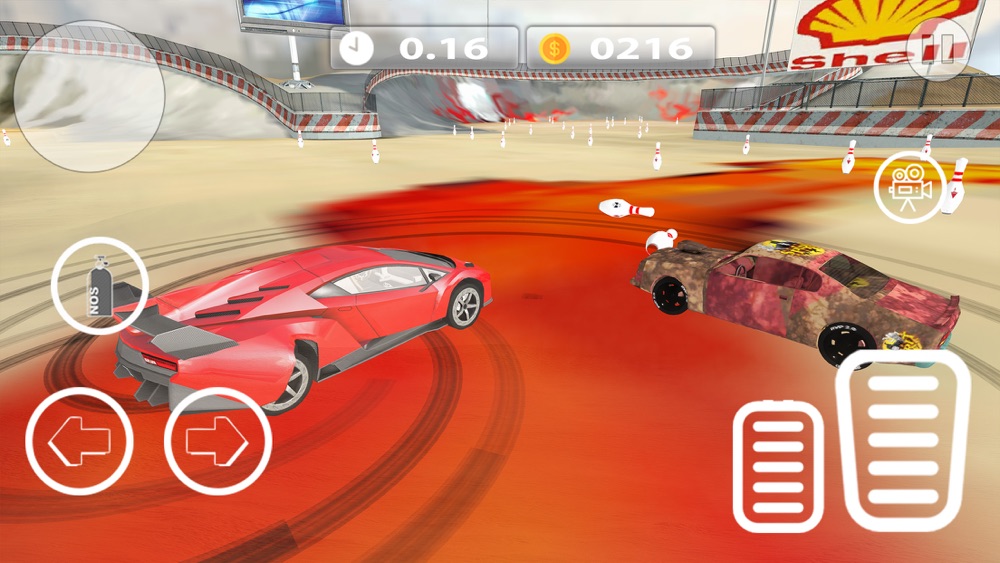Viewport: 1000px width, 563px height.
Task: Tap the small brake pedal
Action: pyautogui.click(x=778, y=465)
